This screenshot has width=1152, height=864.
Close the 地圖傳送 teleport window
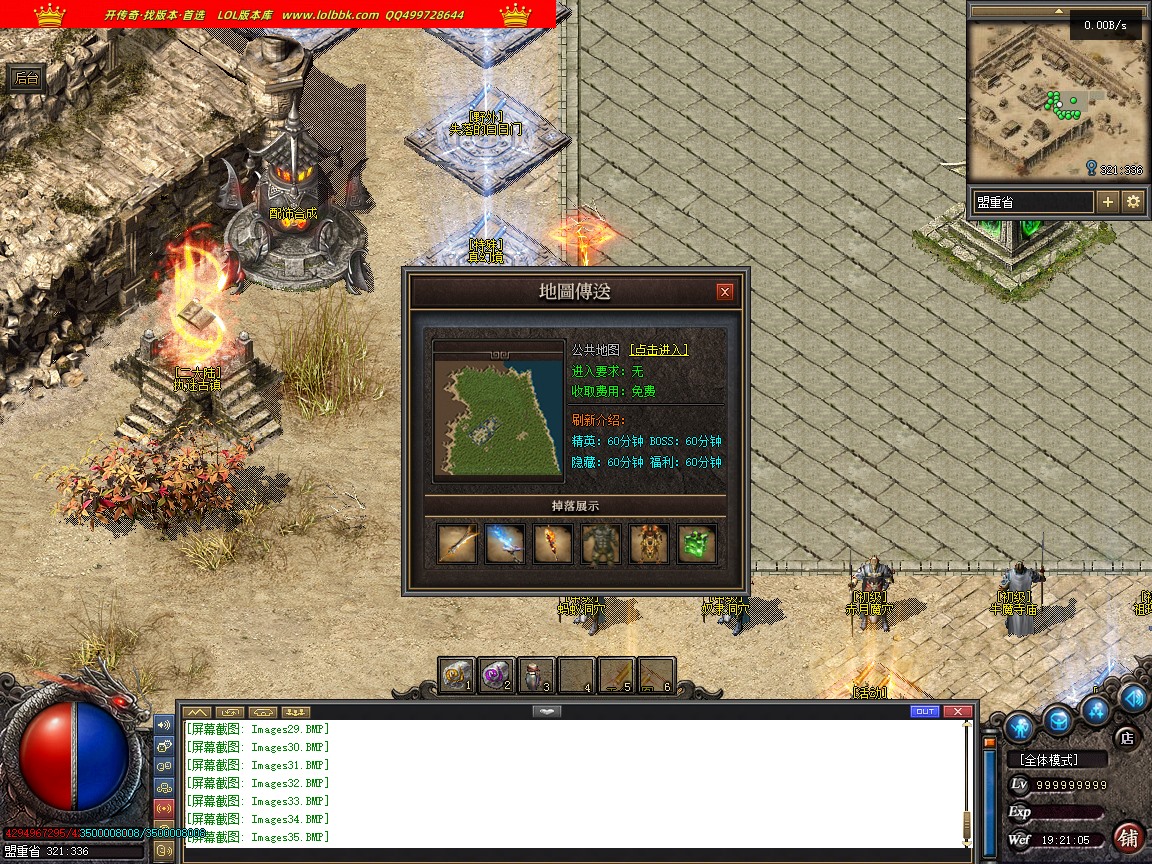pos(725,292)
